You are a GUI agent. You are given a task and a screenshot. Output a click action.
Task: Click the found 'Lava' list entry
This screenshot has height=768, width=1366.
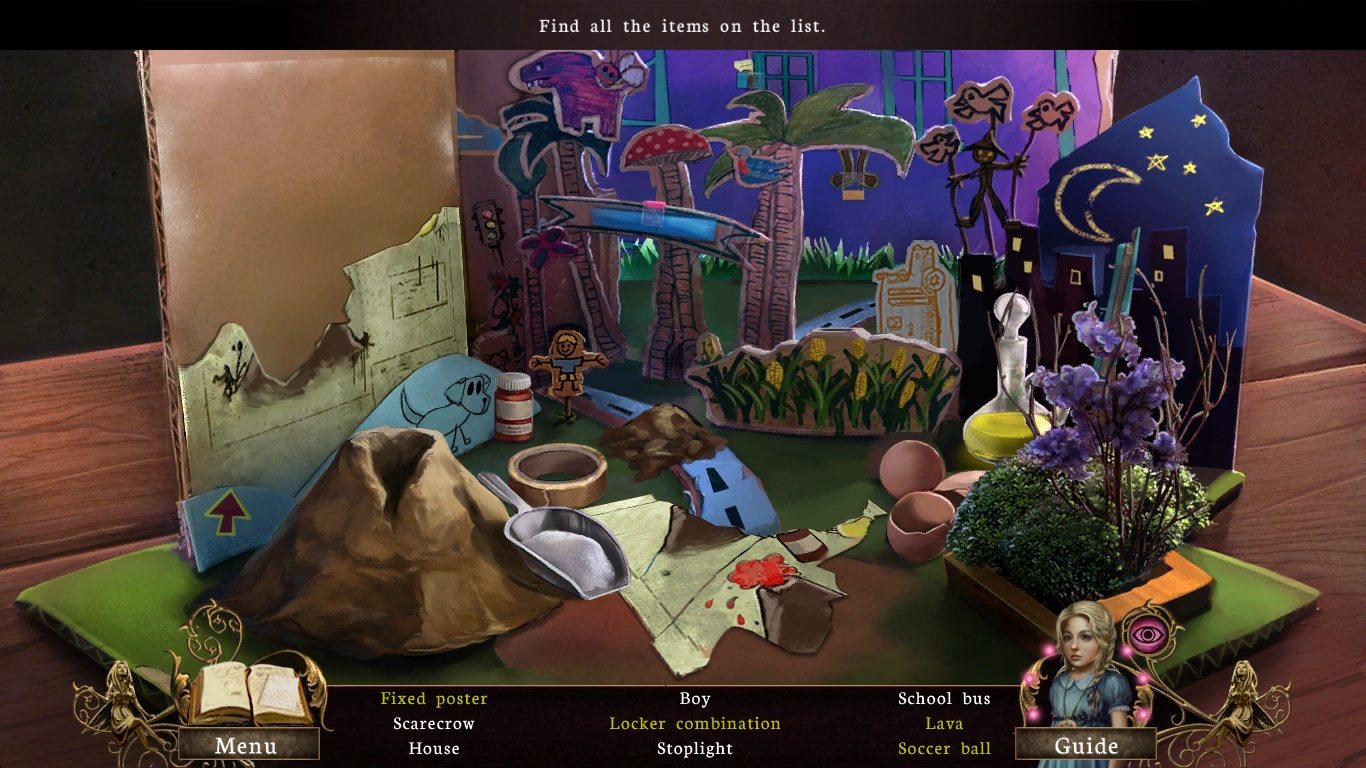coord(944,723)
